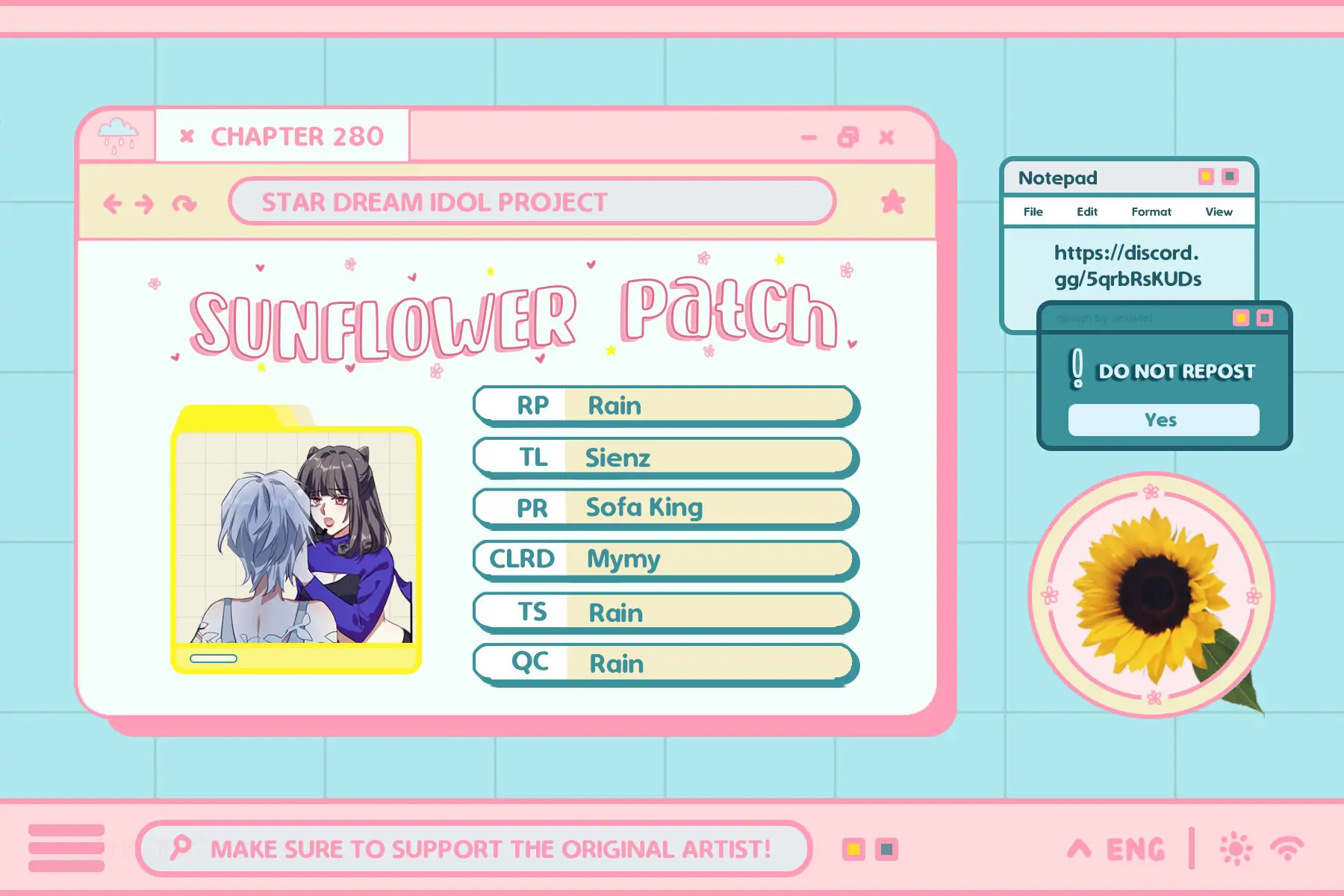Image resolution: width=1344 pixels, height=896 pixels.
Task: Go back with the left arrow
Action: 113,203
